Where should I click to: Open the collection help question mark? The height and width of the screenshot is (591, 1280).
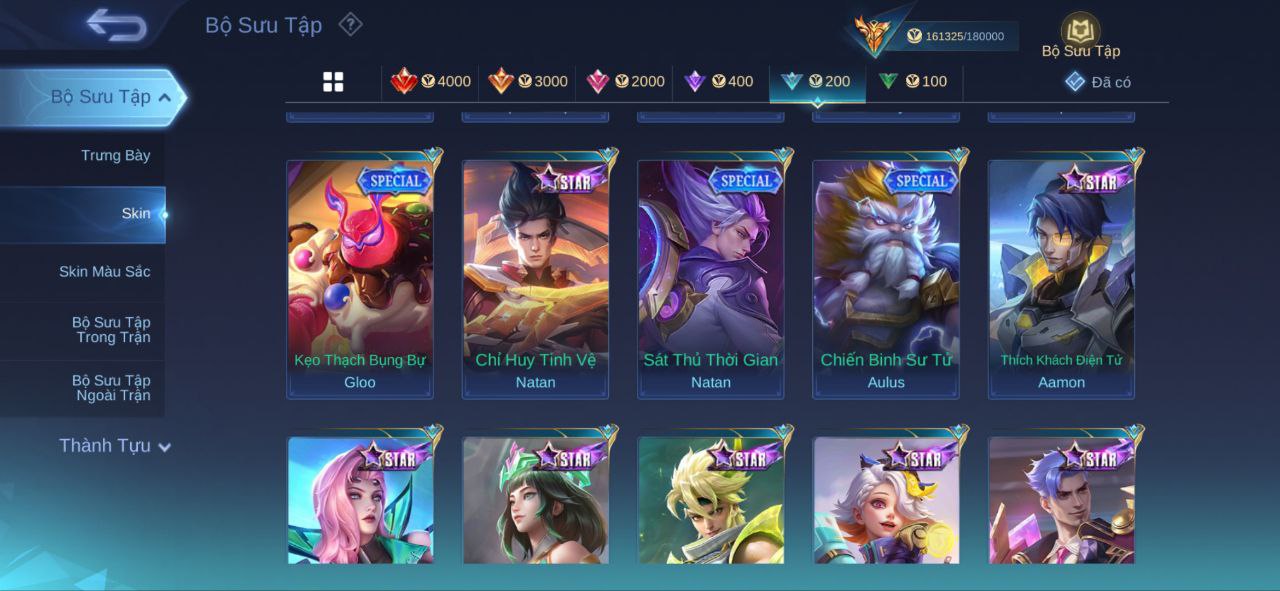pyautogui.click(x=350, y=24)
